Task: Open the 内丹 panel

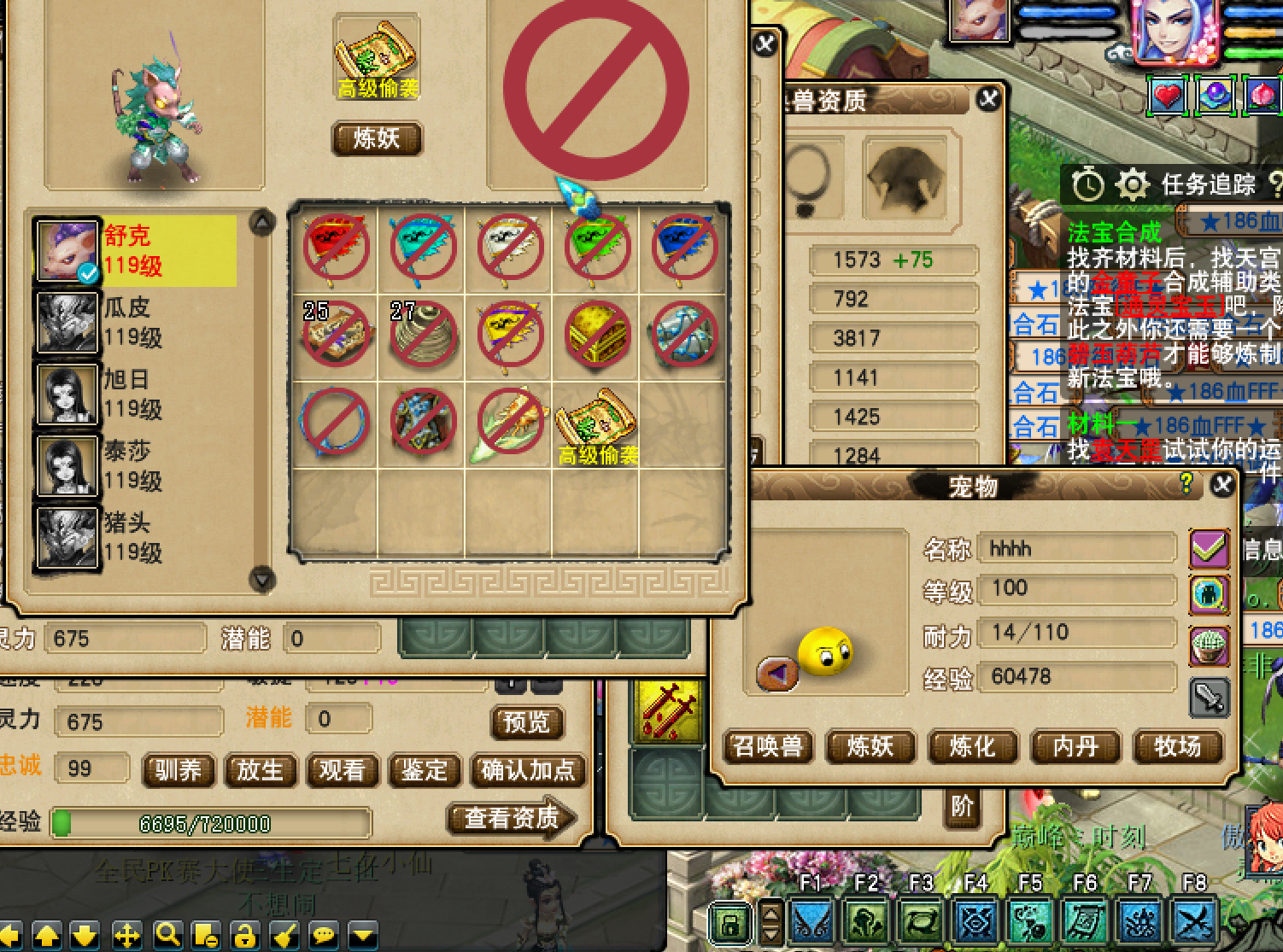Action: coord(1075,747)
